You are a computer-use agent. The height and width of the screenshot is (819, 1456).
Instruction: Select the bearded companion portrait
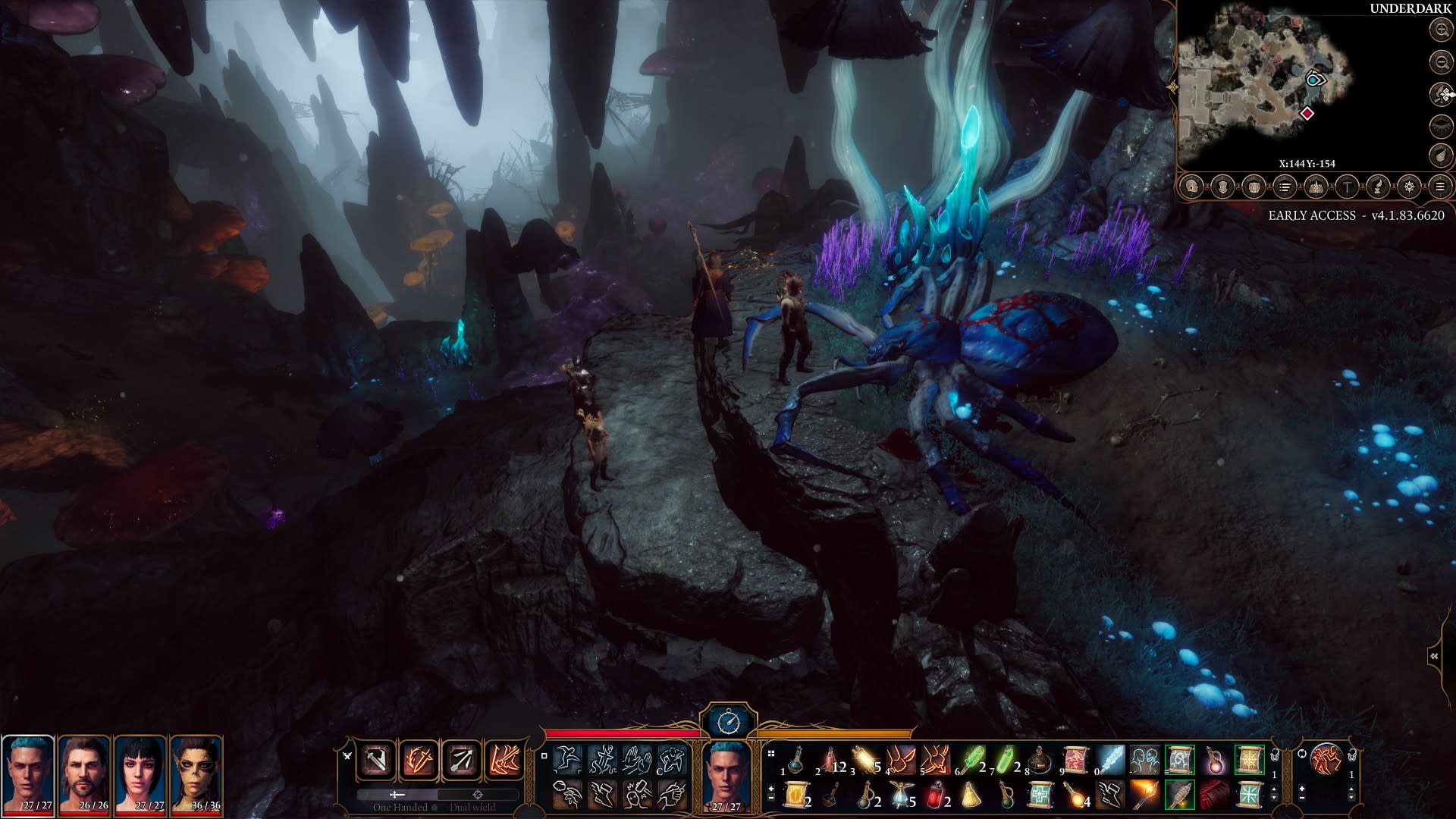[84, 773]
